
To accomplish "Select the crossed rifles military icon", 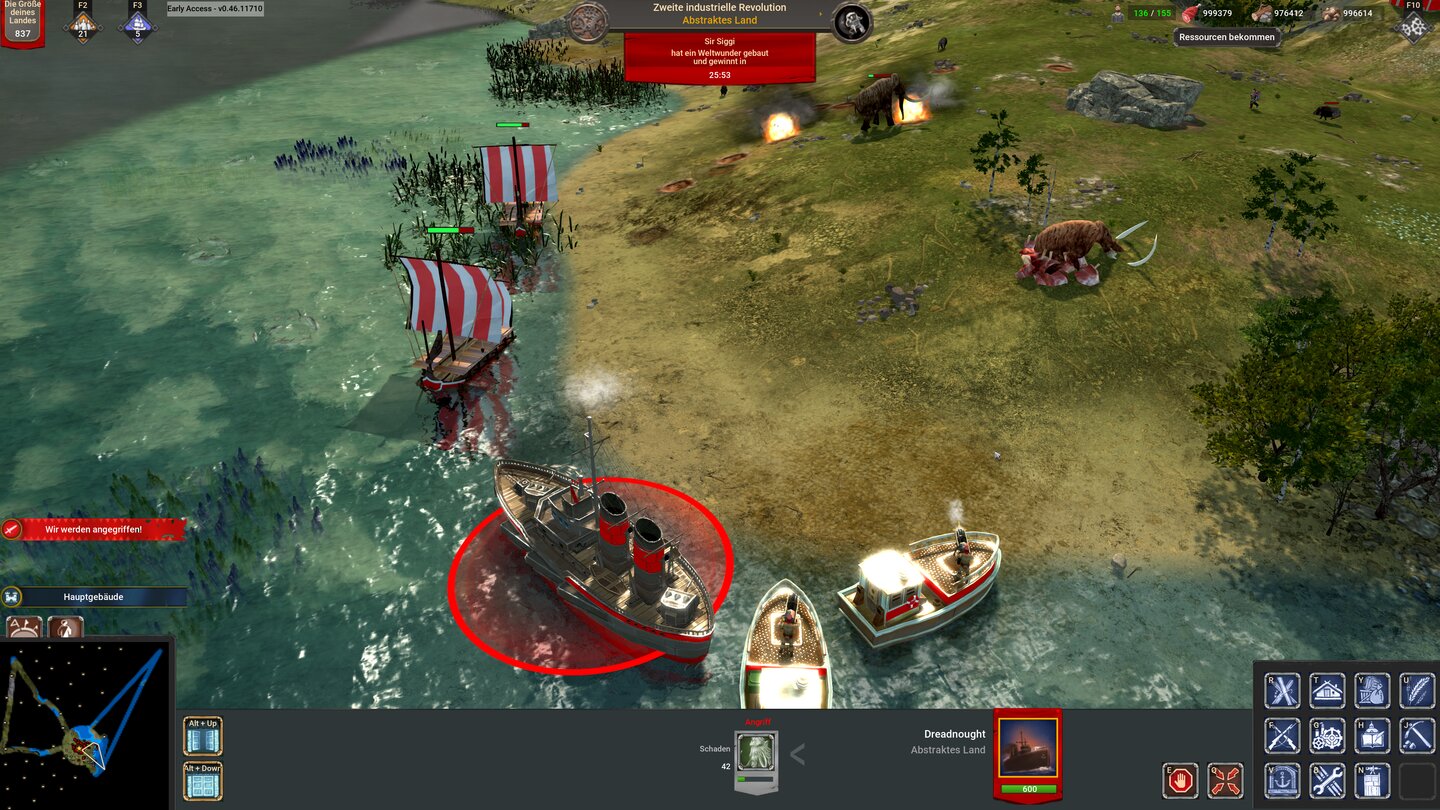I will (1282, 737).
